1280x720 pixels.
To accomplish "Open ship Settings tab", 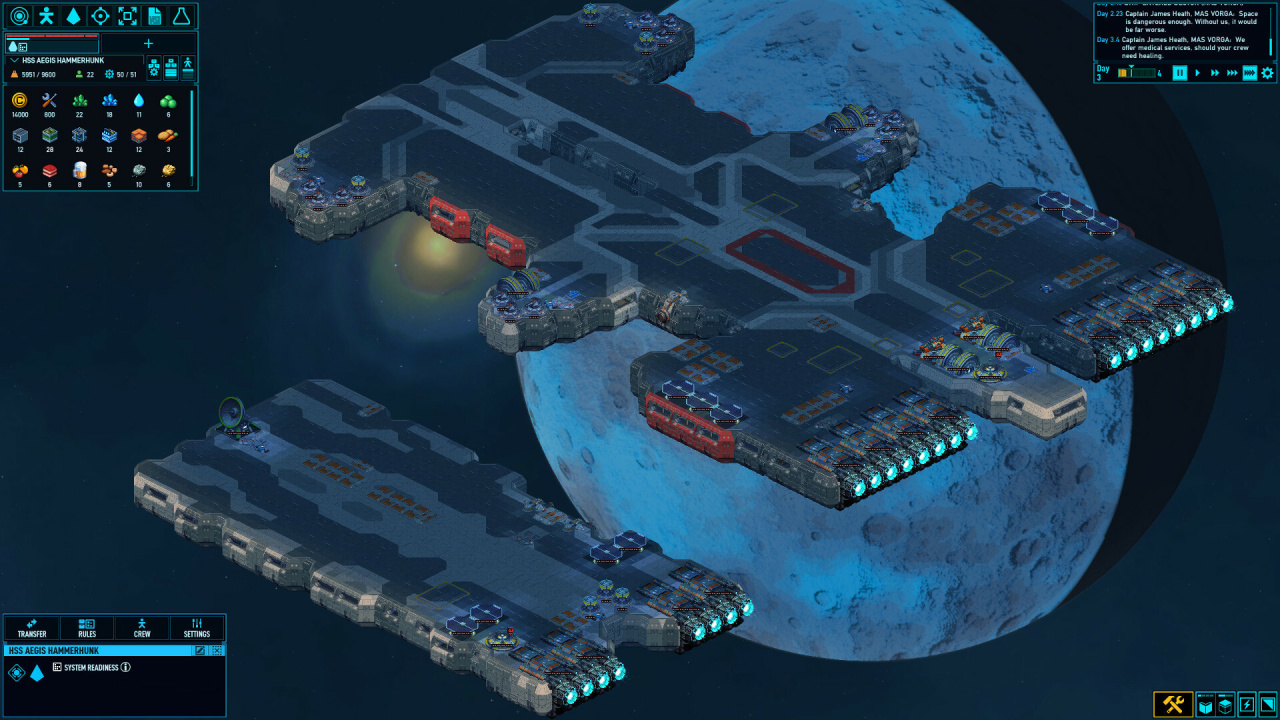I will (x=197, y=628).
